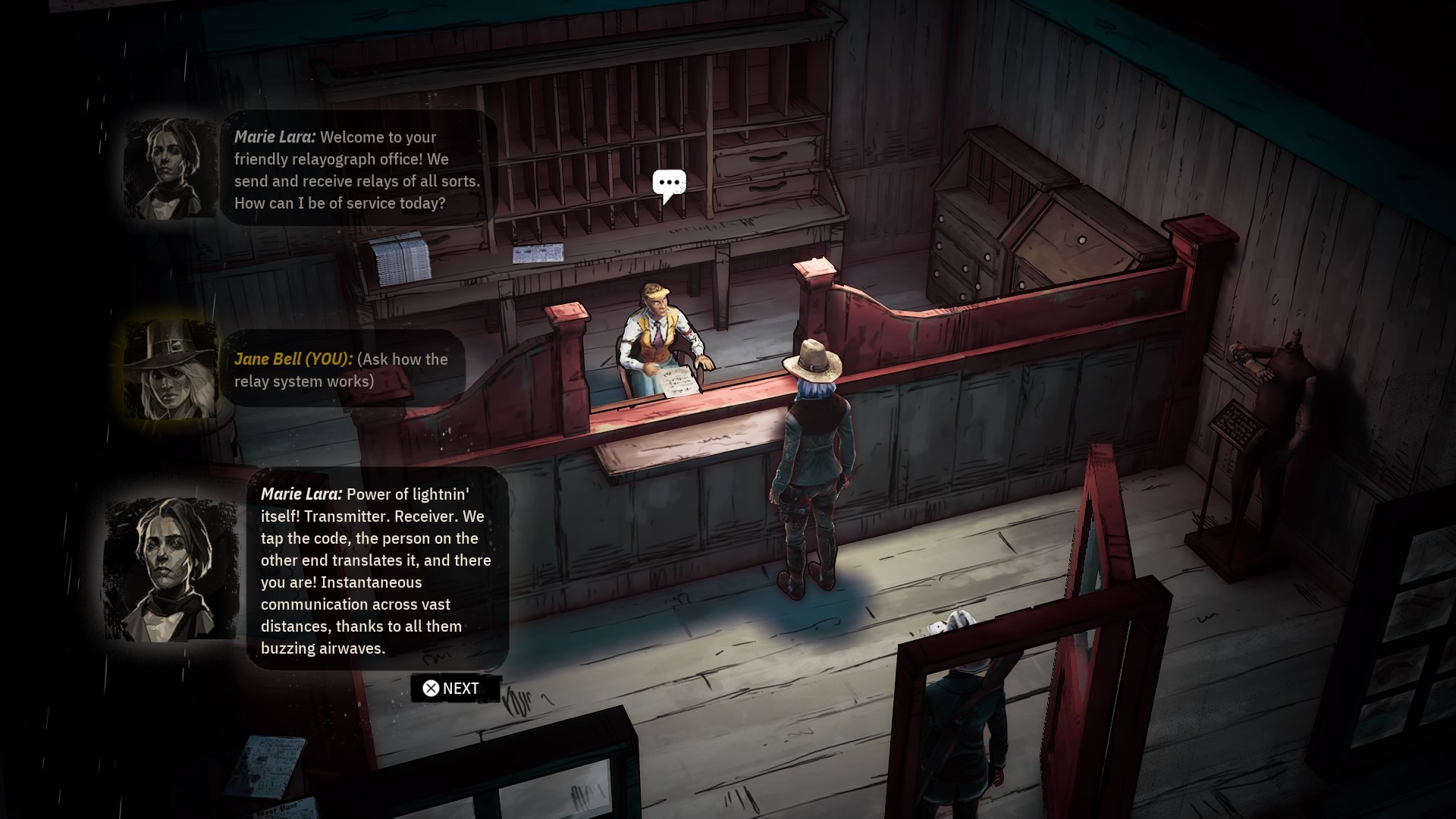Click the X cross icon on NEXT
The height and width of the screenshot is (819, 1456).
[x=431, y=688]
